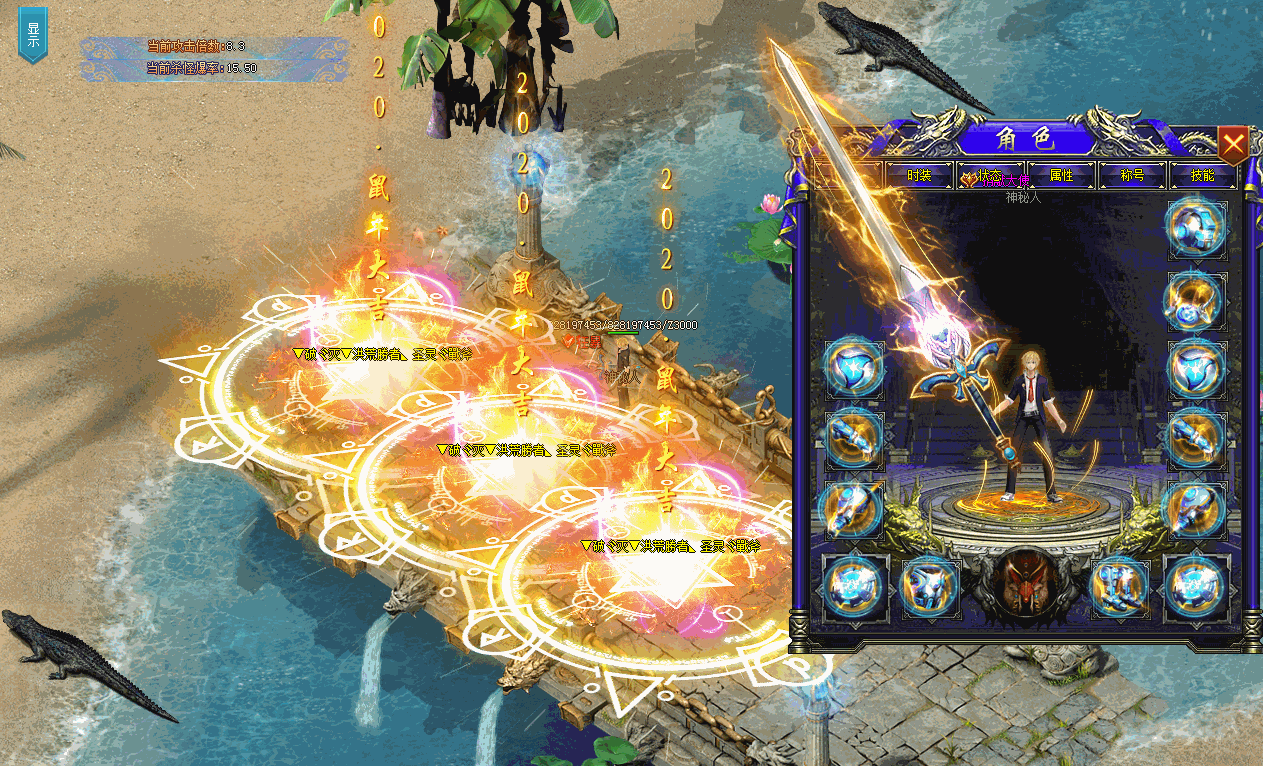1263x766 pixels.
Task: Close the 角色 character panel
Action: click(1233, 146)
